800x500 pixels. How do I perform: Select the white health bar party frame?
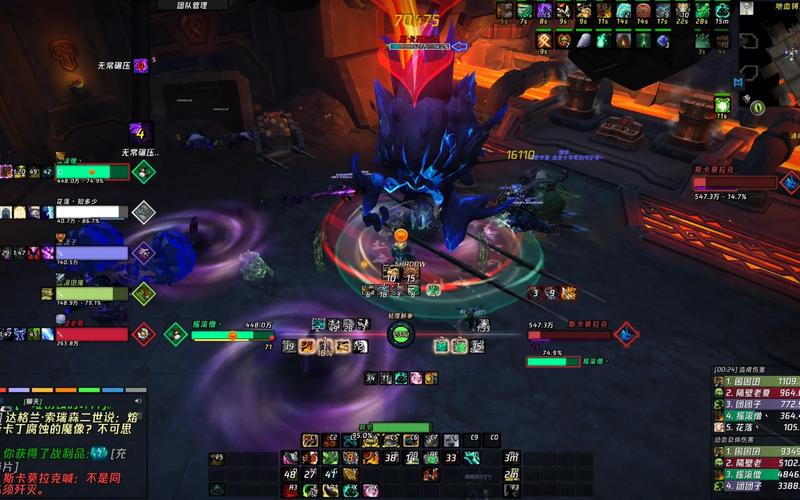(x=92, y=212)
